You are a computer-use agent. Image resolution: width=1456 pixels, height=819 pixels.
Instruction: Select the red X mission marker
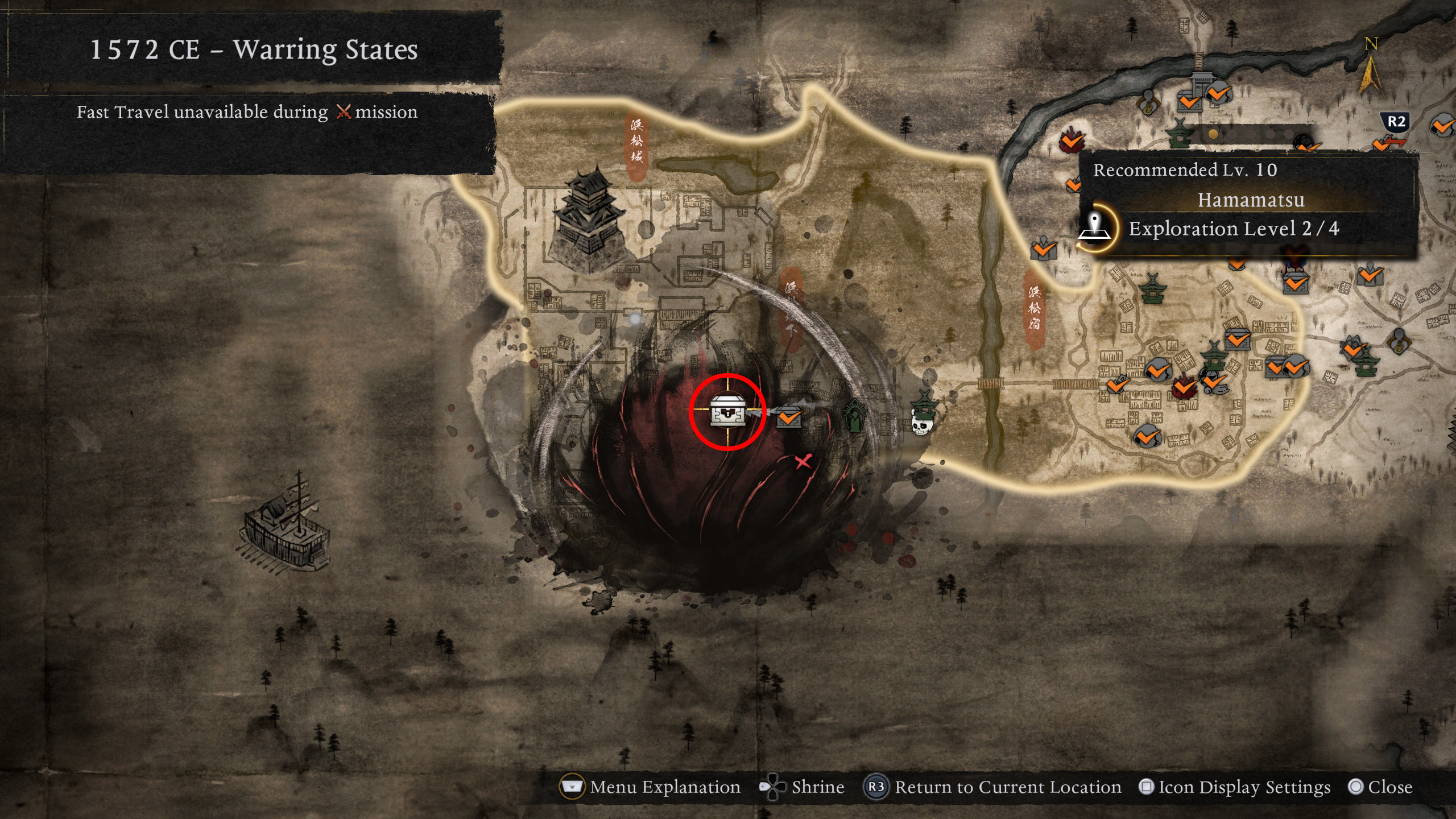803,462
